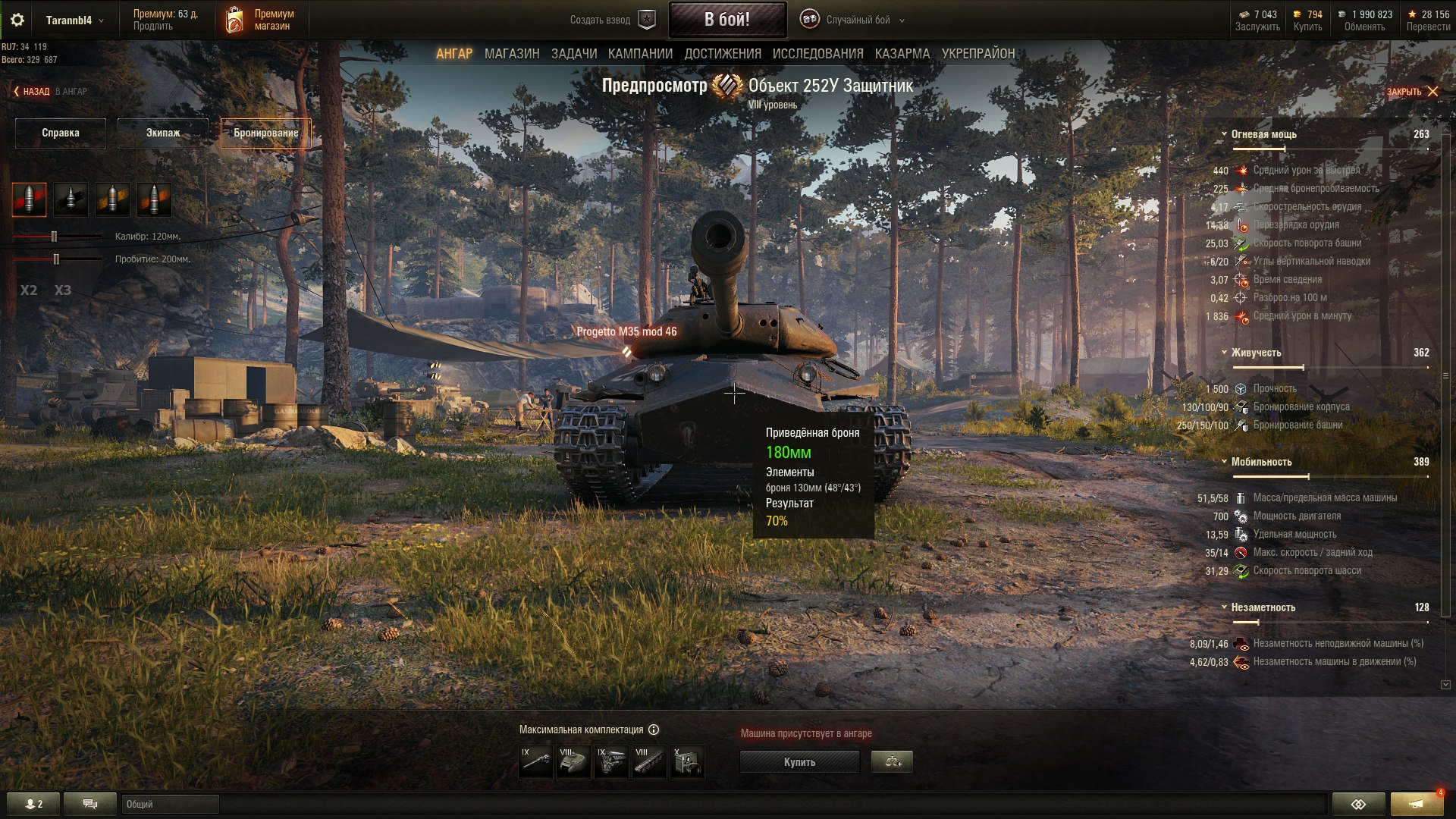This screenshot has height=819, width=1456.
Task: Select the X2 zoom option
Action: click(x=29, y=290)
